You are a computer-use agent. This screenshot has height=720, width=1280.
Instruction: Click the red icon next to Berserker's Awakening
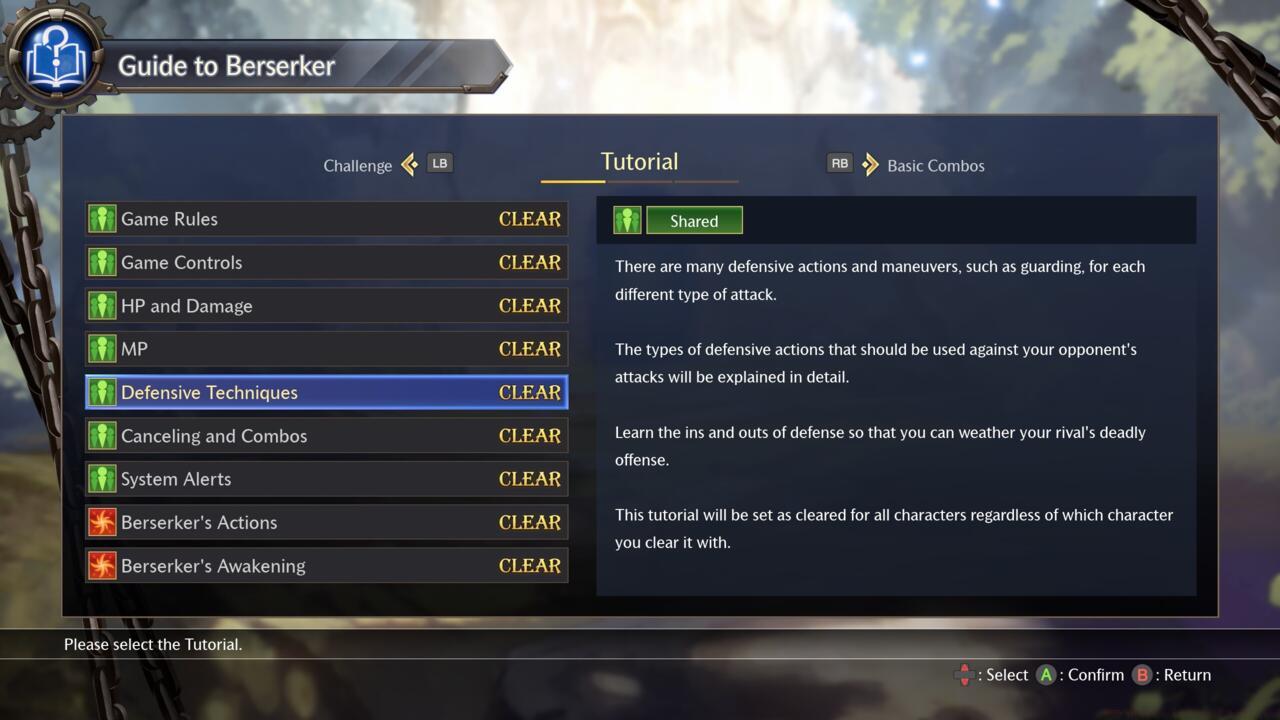(101, 565)
